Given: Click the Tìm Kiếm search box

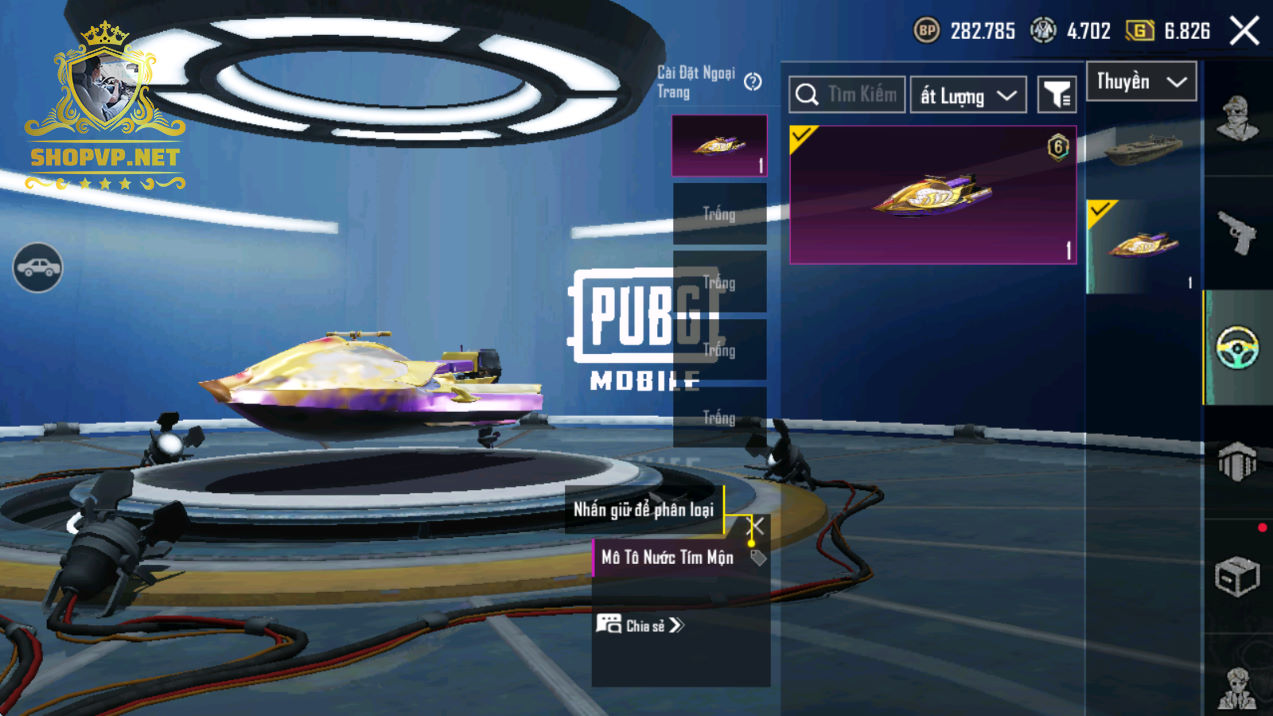Looking at the screenshot, I should click(847, 95).
